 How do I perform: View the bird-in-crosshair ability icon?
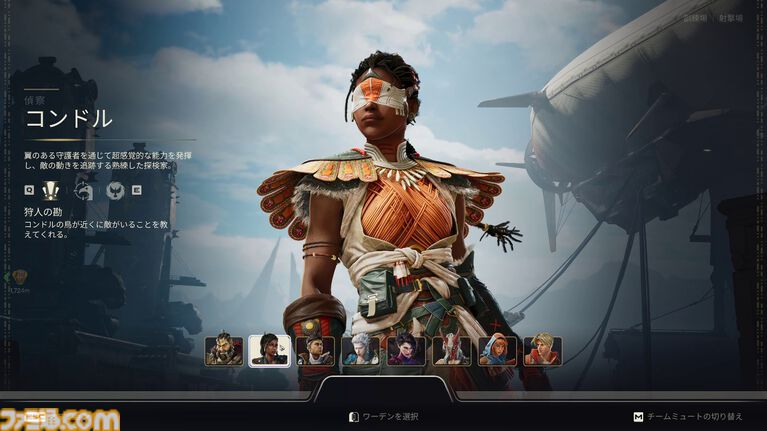83,190
